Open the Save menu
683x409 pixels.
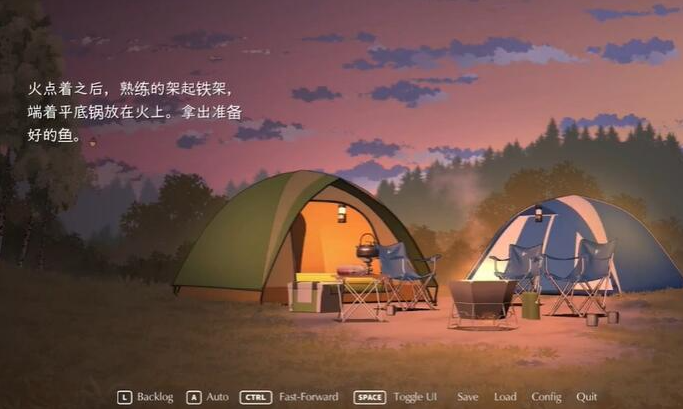coord(467,397)
